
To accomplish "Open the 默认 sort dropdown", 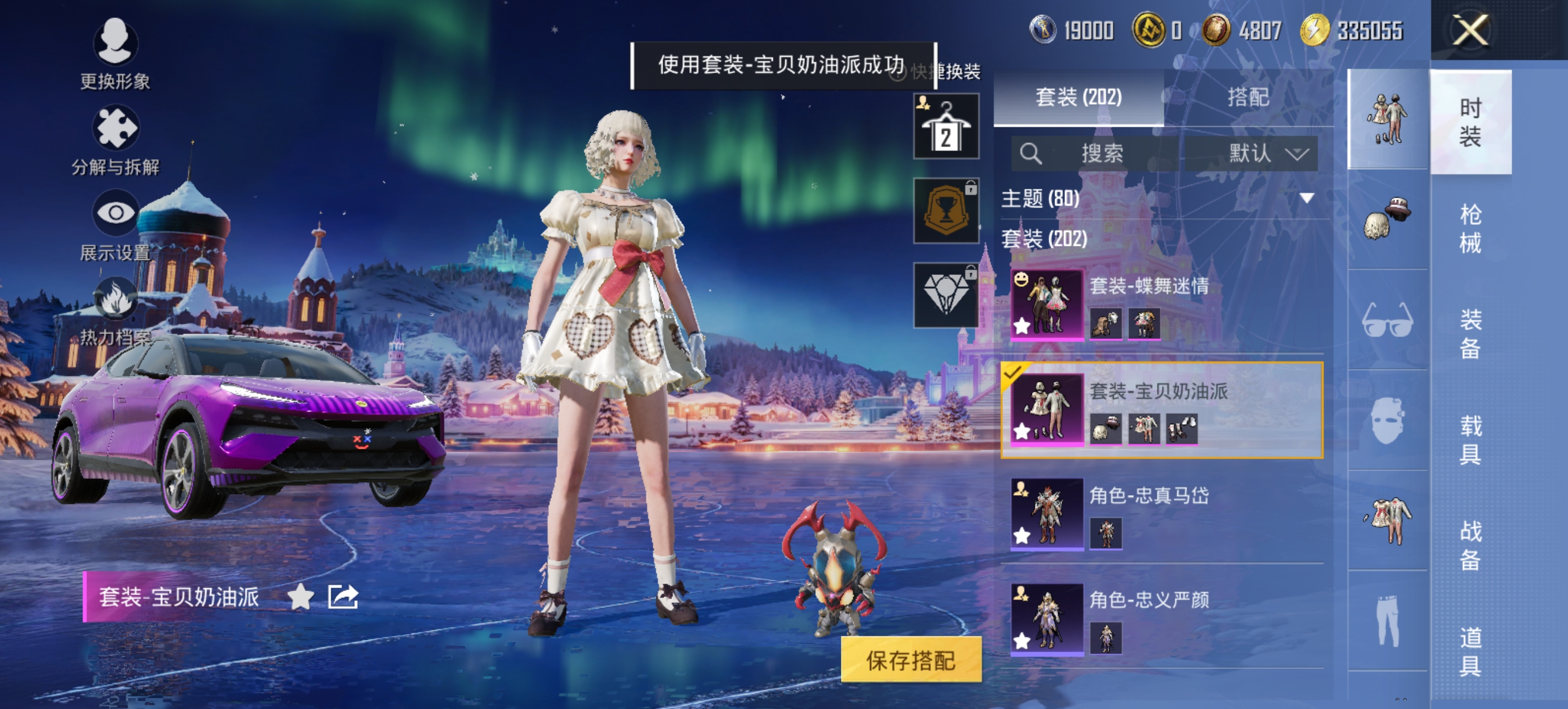I will (1262, 153).
